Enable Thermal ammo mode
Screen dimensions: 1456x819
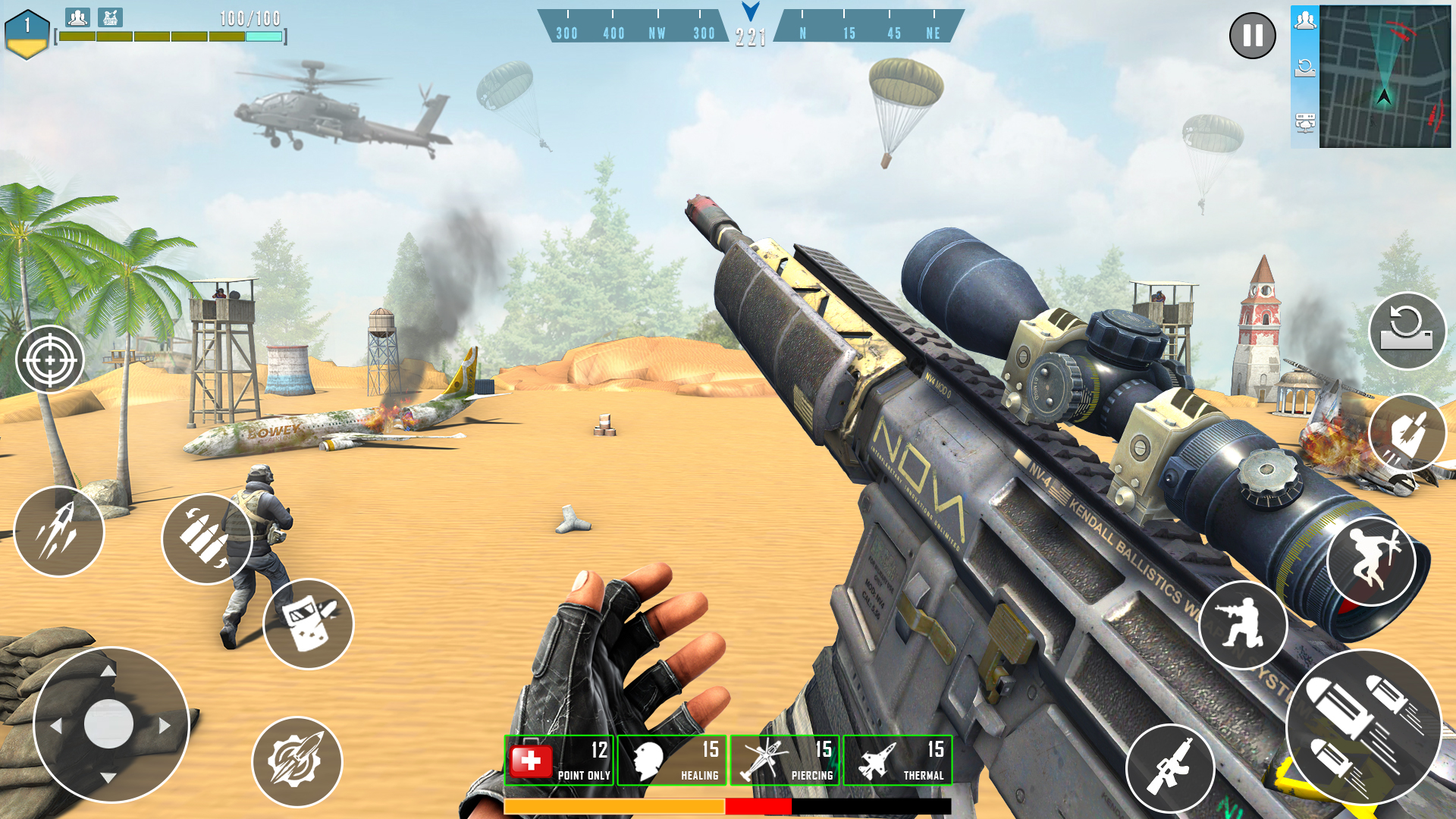pyautogui.click(x=896, y=760)
